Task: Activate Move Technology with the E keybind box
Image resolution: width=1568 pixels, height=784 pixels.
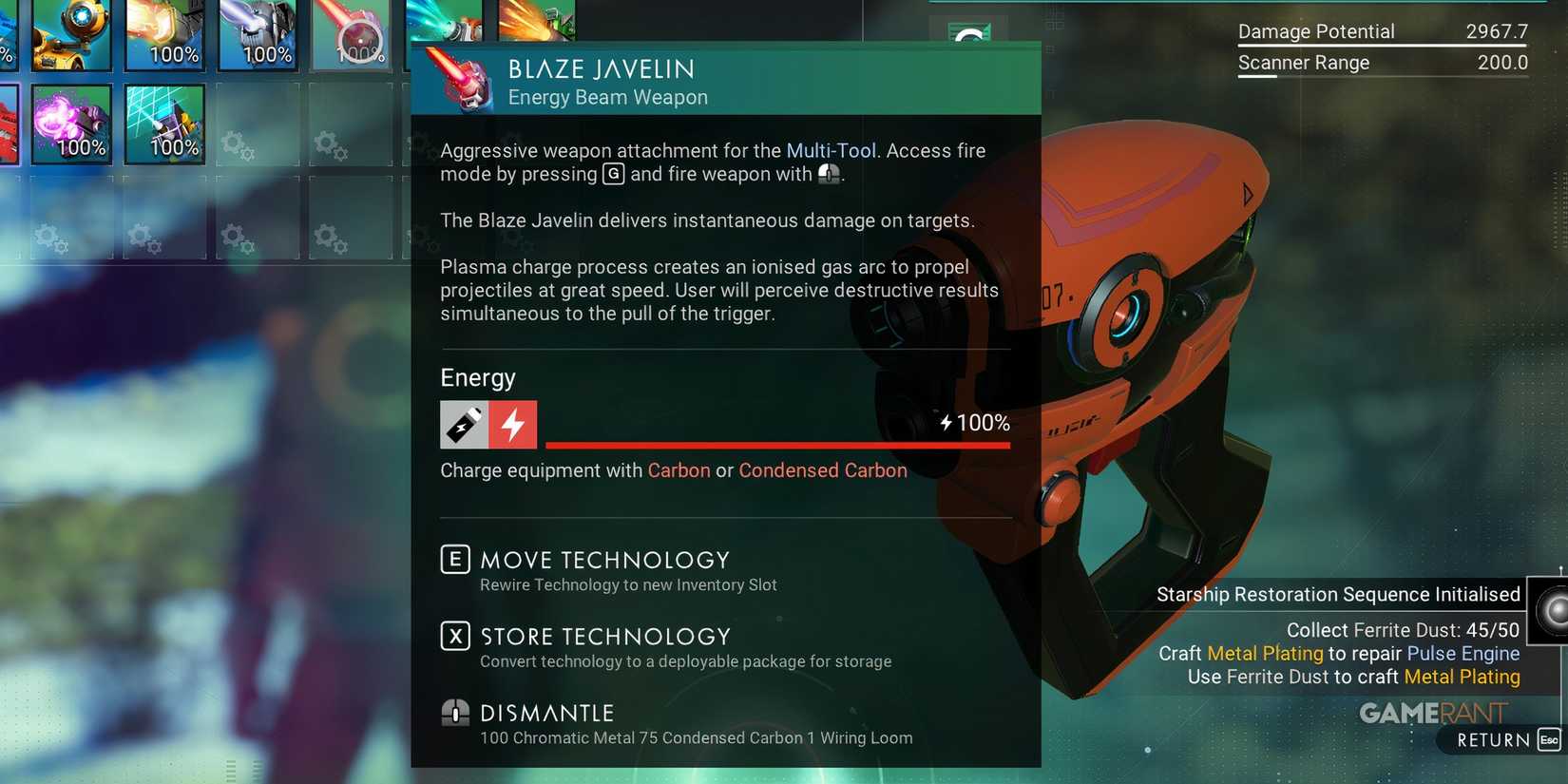Action: point(454,559)
